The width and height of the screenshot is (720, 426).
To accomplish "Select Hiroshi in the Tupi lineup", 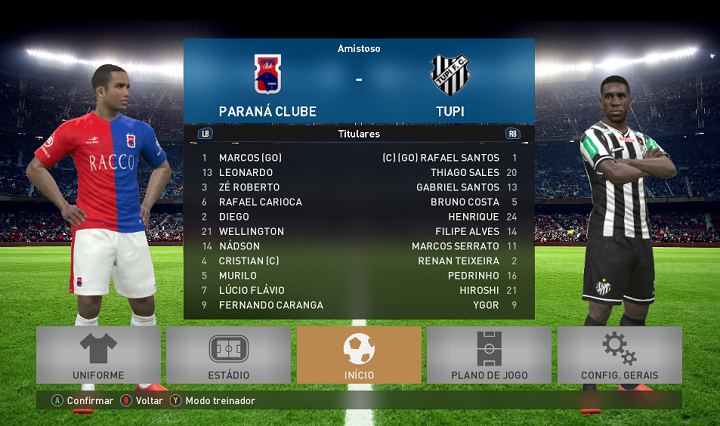I will coord(480,290).
